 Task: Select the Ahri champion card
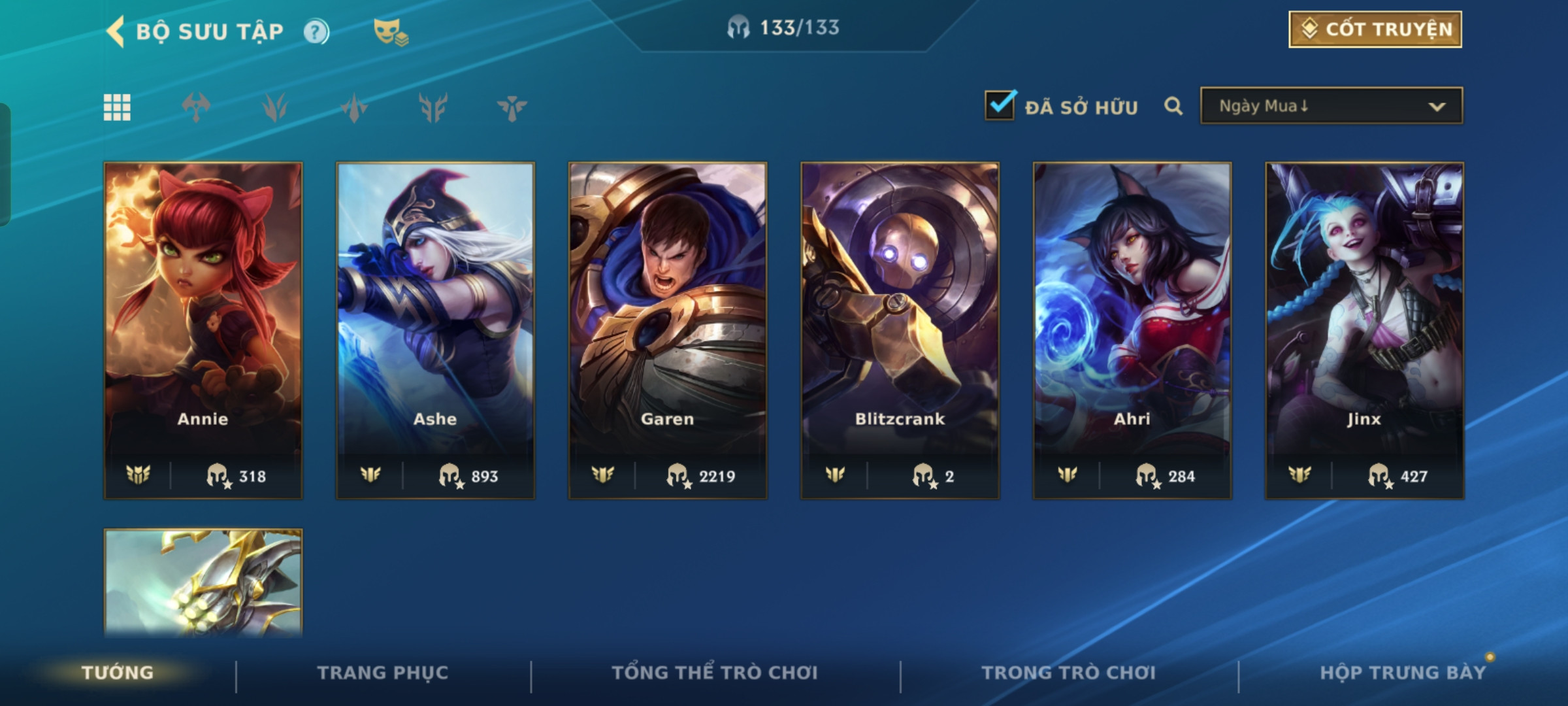point(1132,330)
